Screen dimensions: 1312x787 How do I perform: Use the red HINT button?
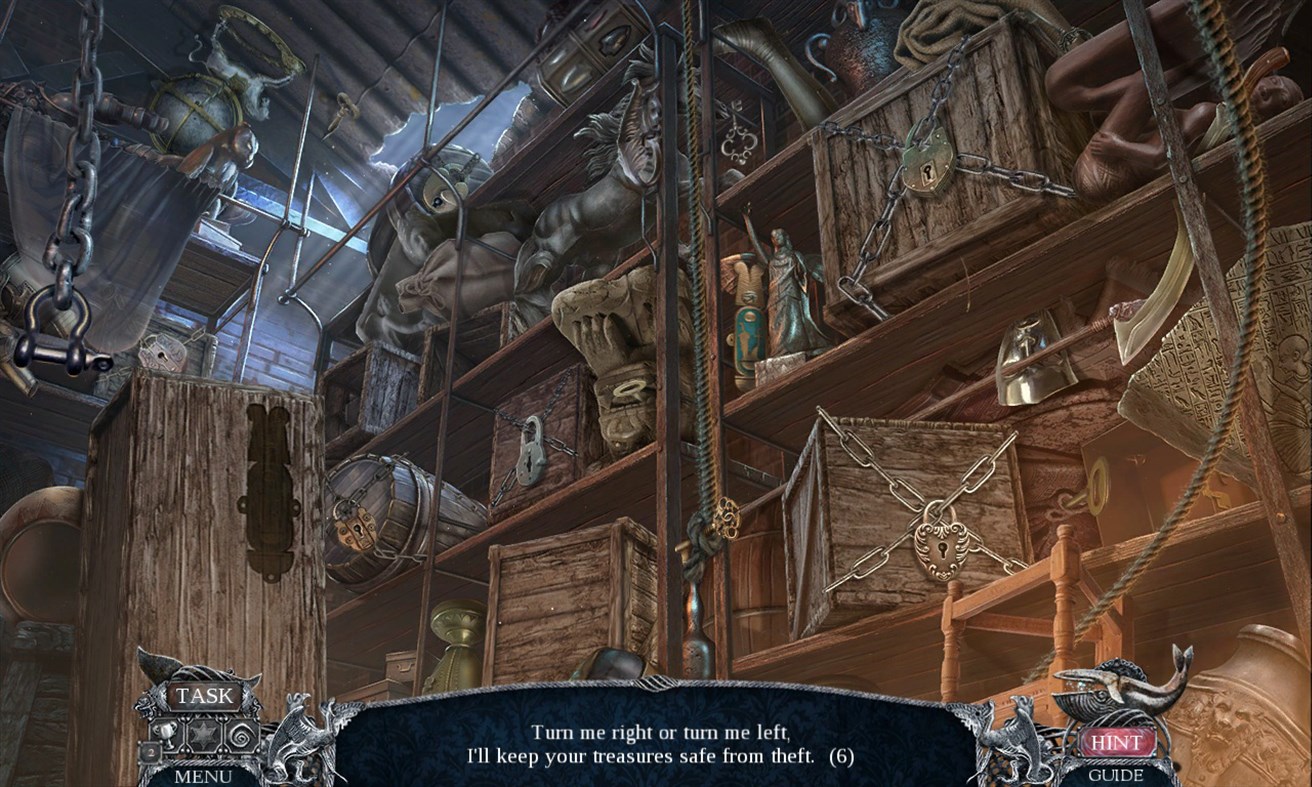(x=1118, y=743)
